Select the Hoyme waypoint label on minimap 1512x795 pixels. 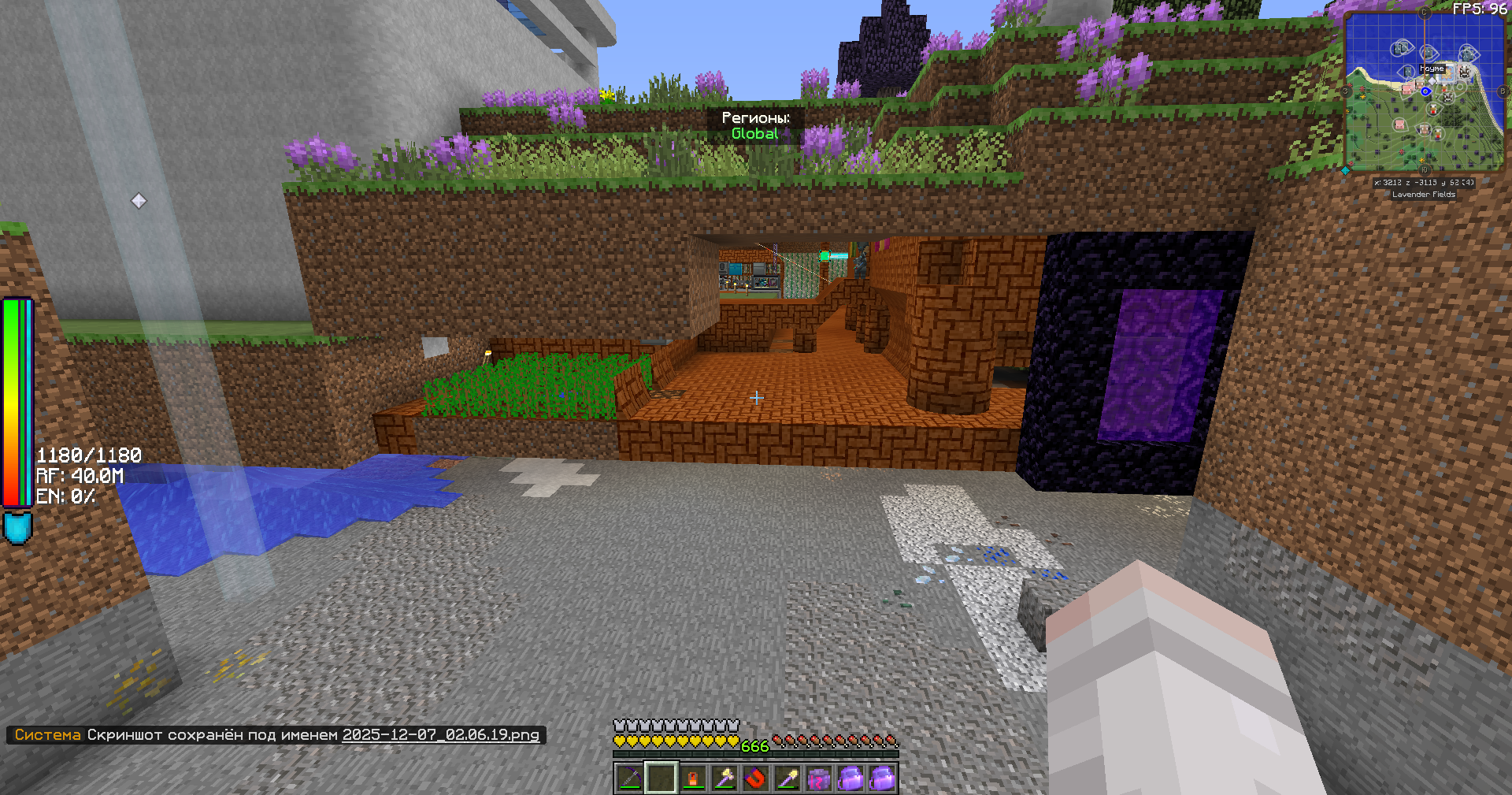pos(1432,69)
